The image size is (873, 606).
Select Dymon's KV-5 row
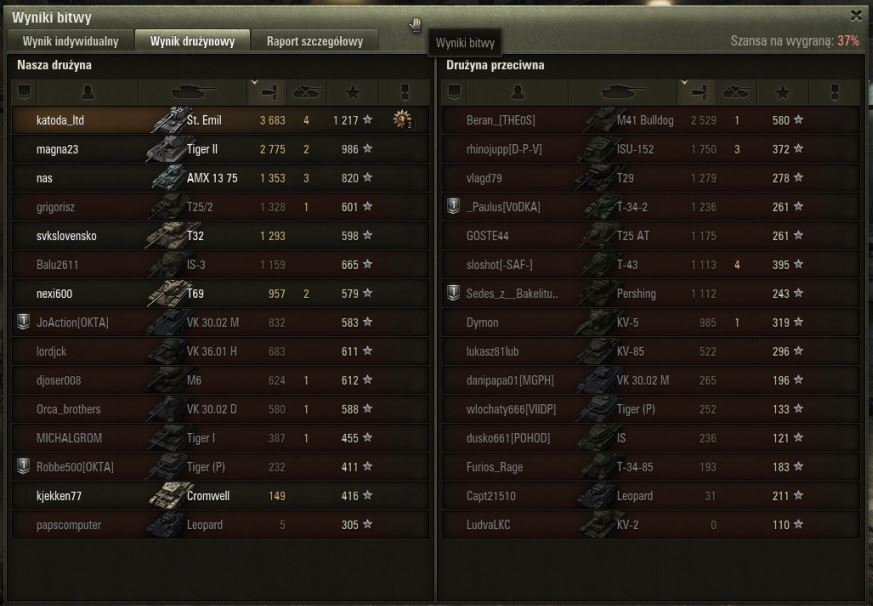(650, 323)
